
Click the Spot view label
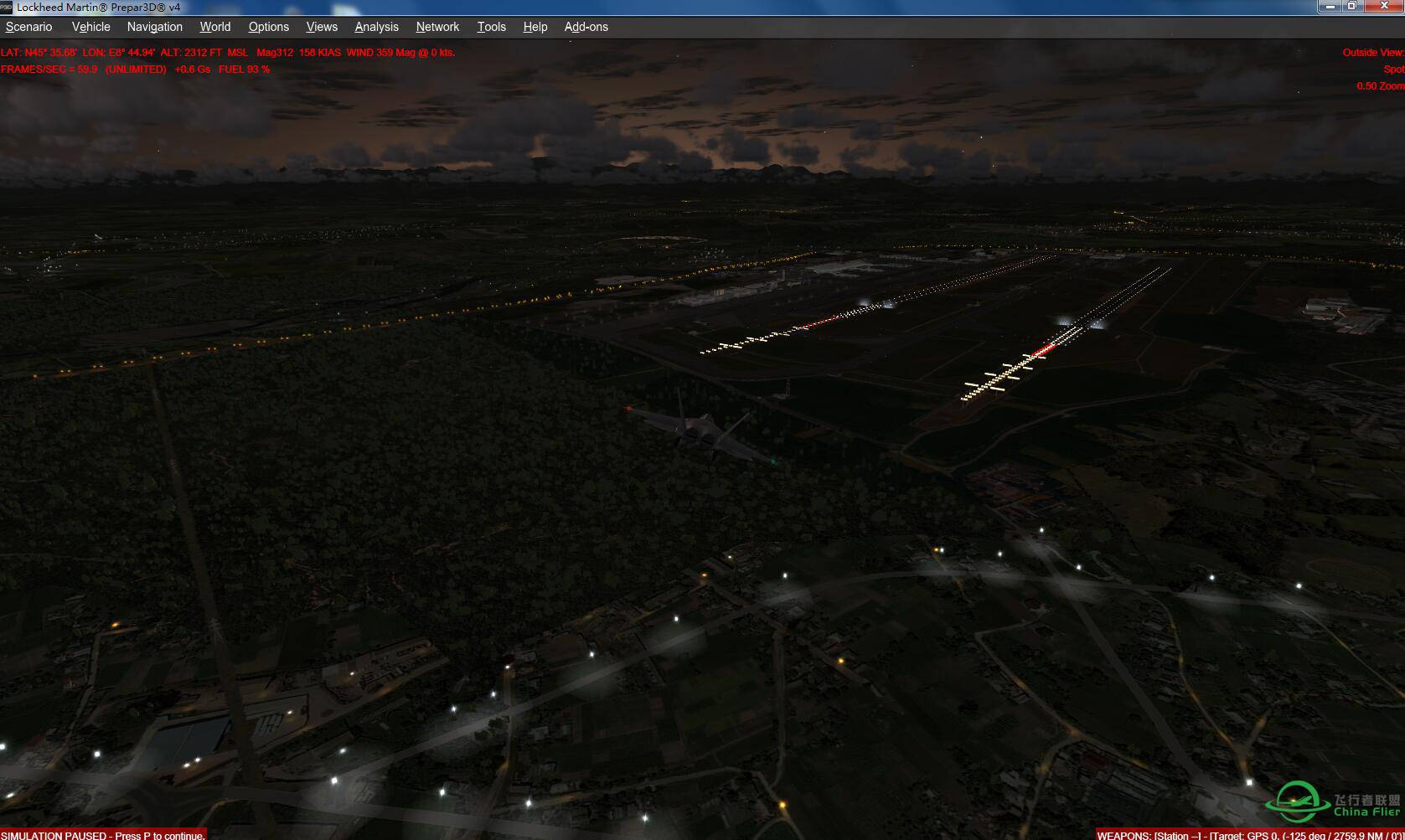tap(1393, 69)
